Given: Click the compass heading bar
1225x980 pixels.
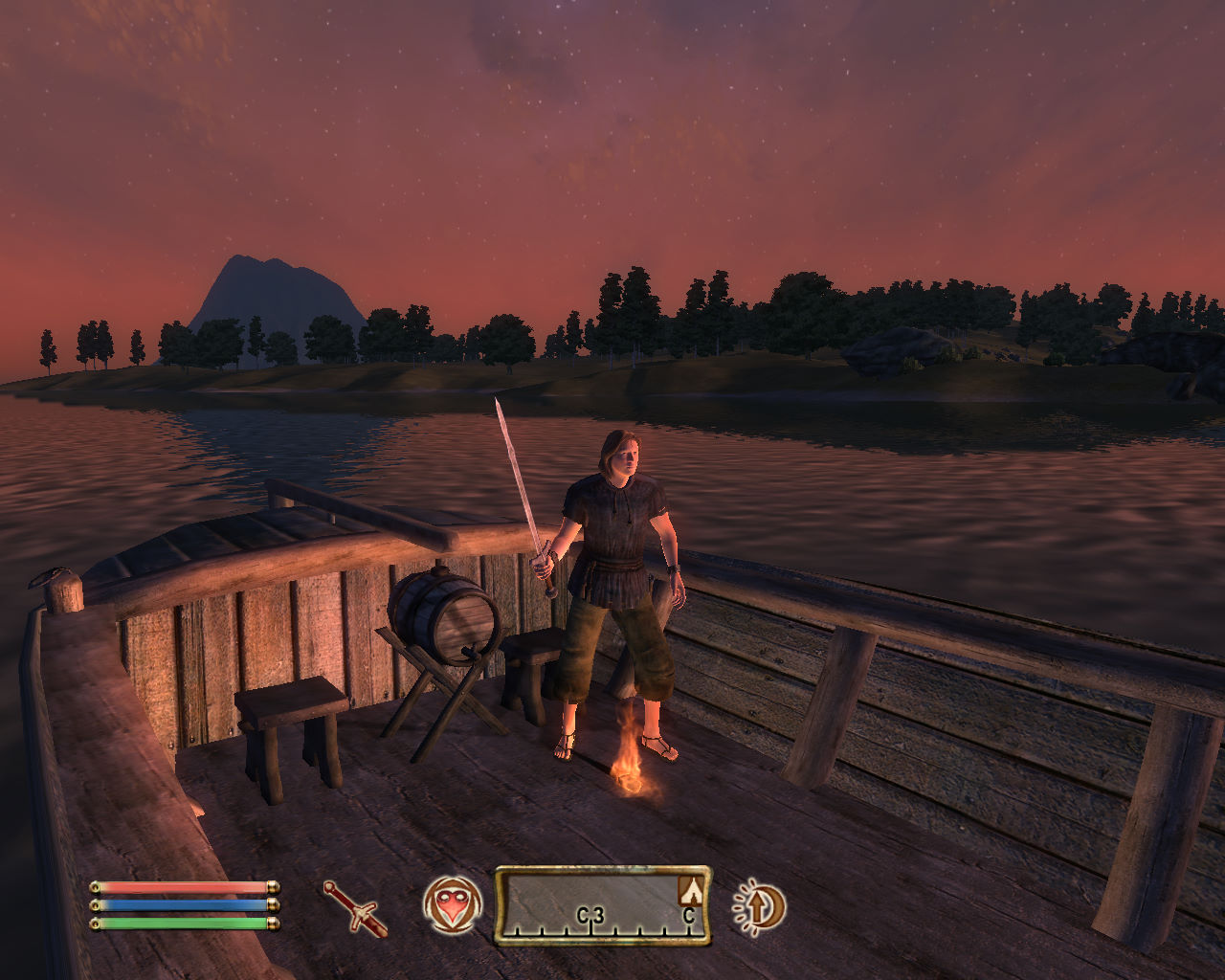Looking at the screenshot, I should pos(602,905).
